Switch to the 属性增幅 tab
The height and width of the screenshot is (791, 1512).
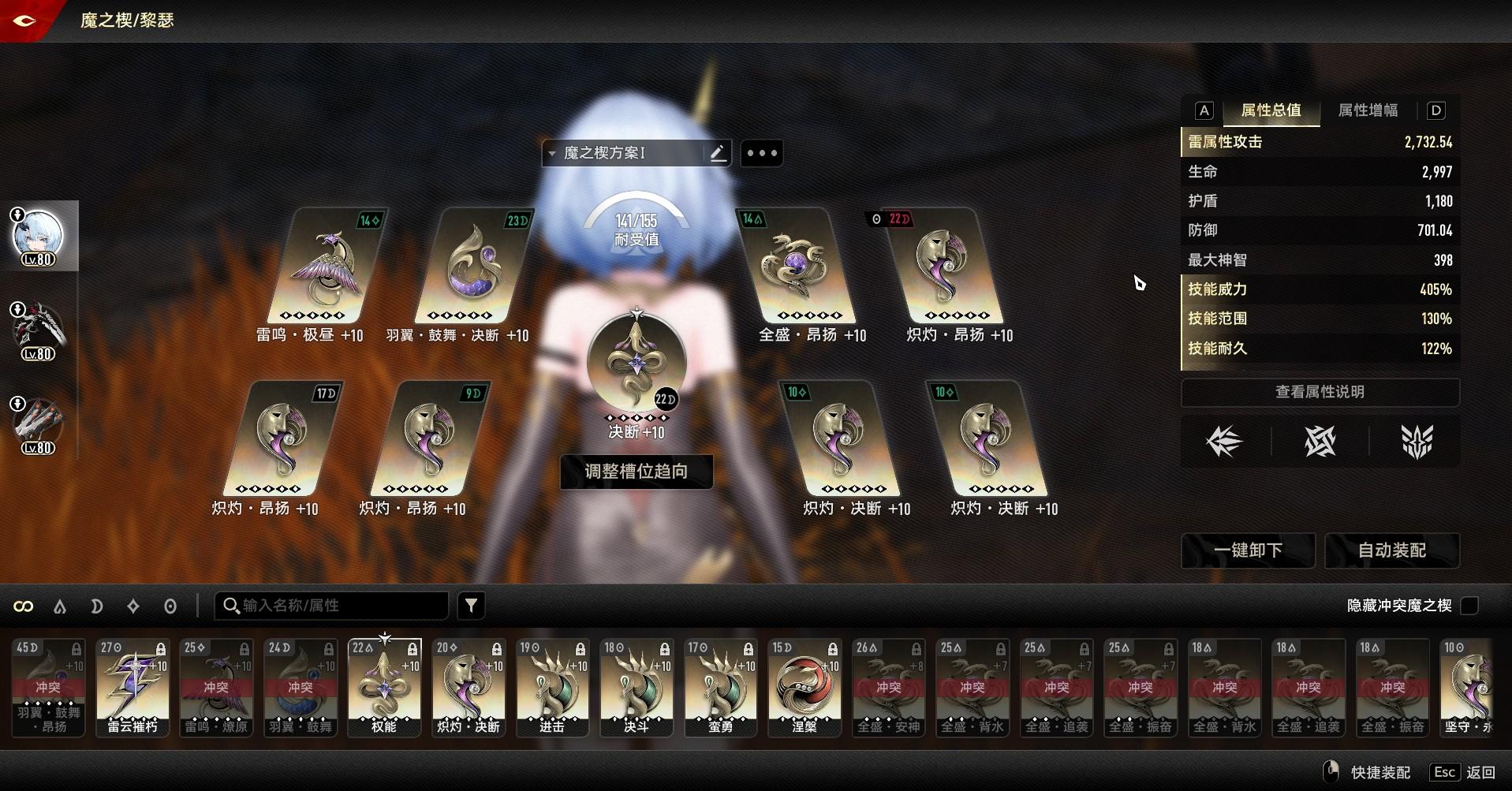pyautogui.click(x=1368, y=110)
